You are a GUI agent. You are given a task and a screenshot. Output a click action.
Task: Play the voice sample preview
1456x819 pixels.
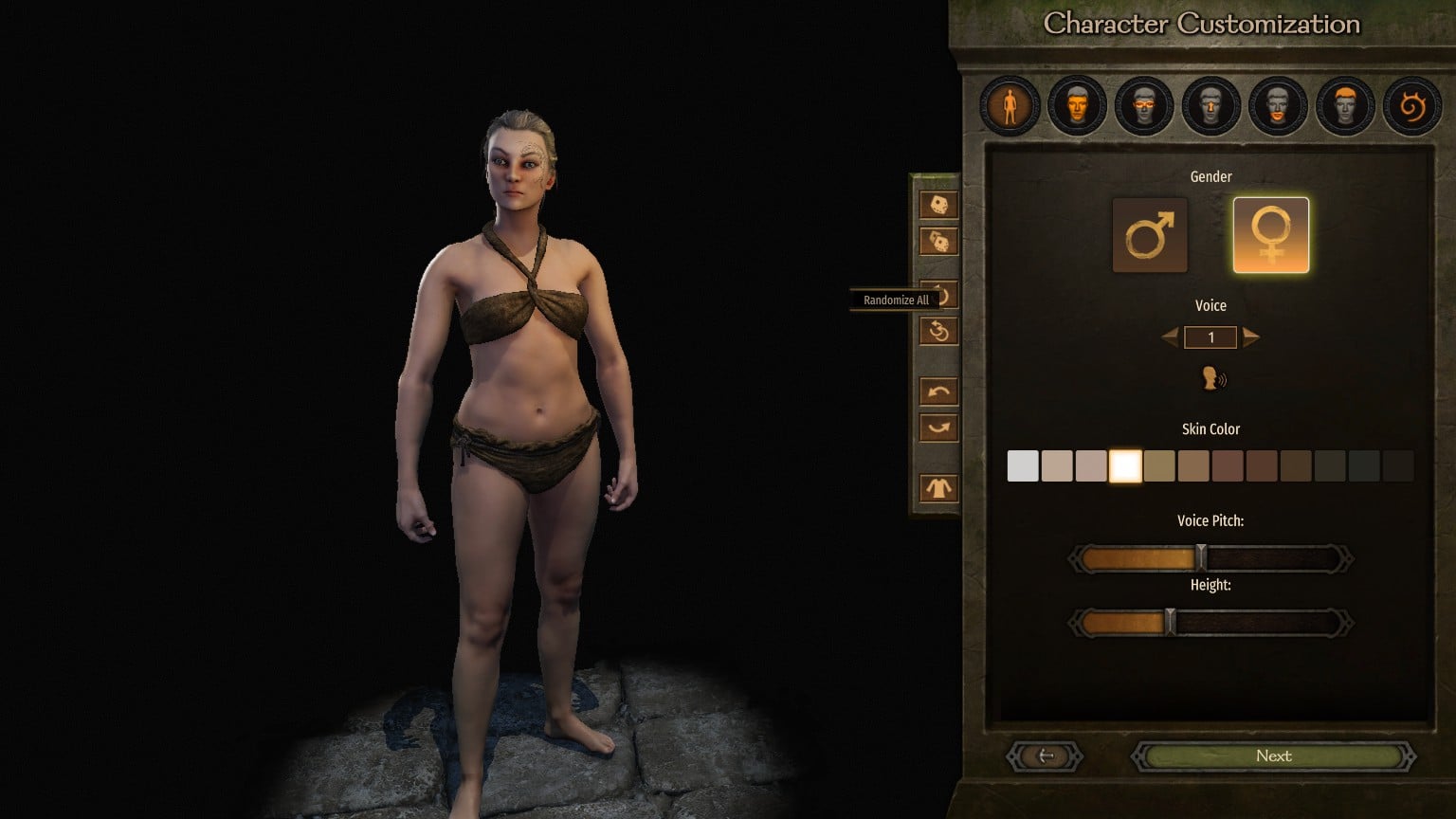tap(1211, 379)
